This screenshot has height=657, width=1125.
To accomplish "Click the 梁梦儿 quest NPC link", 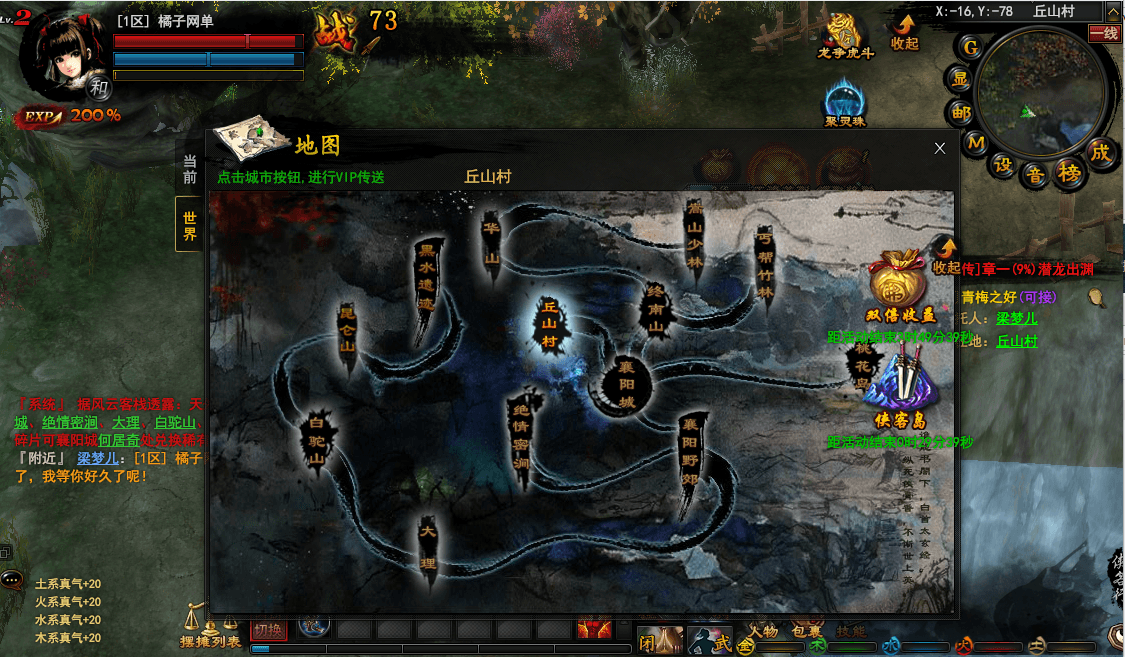I will pyautogui.click(x=1016, y=318).
